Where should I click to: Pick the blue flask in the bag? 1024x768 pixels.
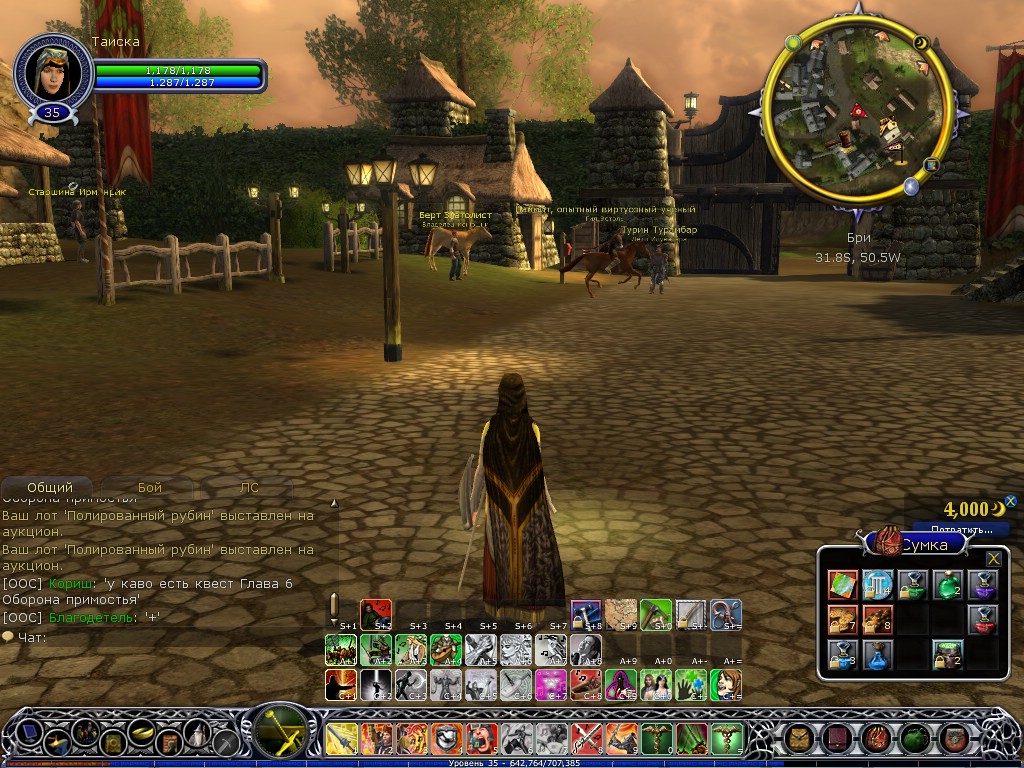tap(878, 655)
